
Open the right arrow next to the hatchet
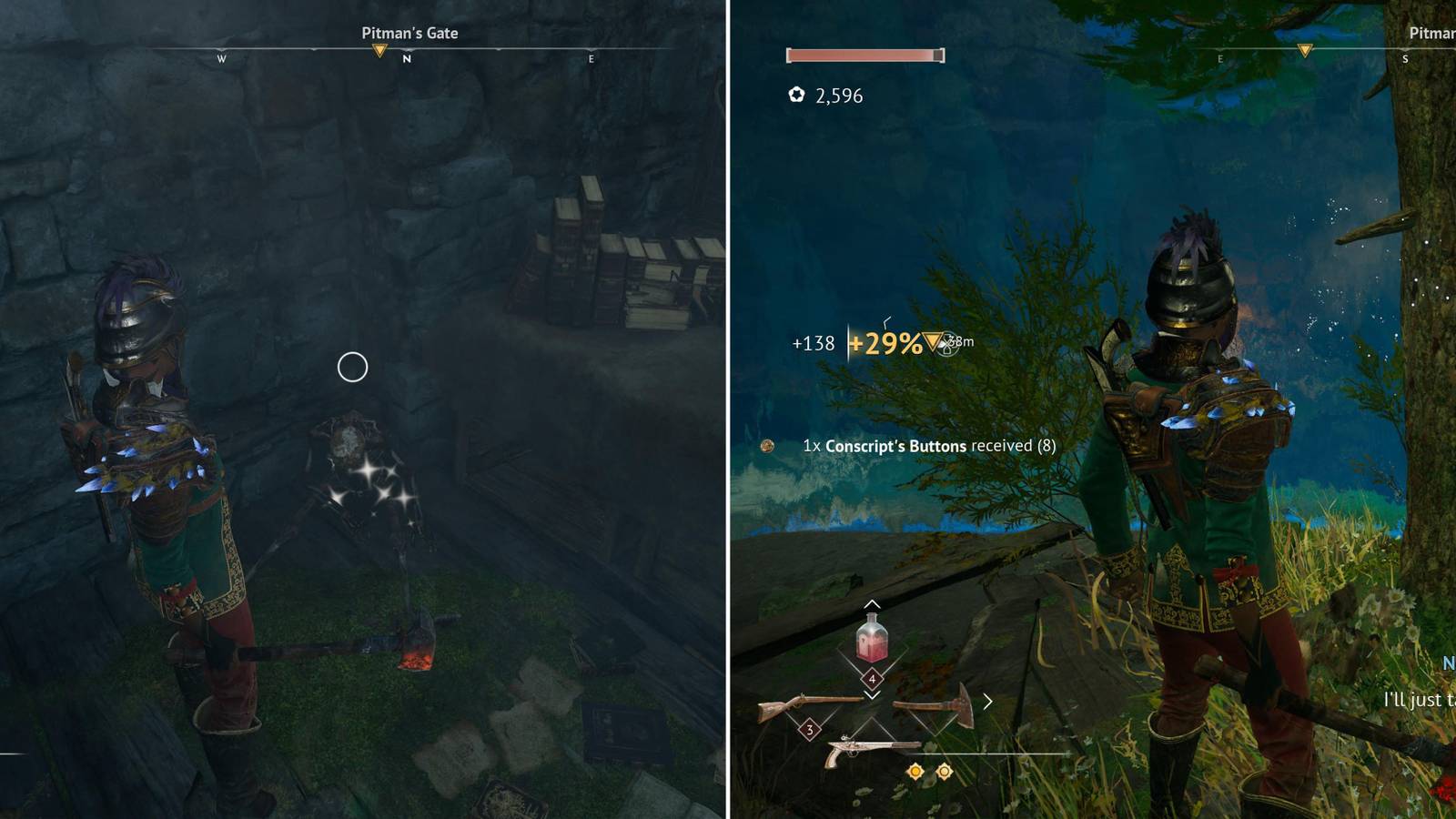(x=988, y=702)
